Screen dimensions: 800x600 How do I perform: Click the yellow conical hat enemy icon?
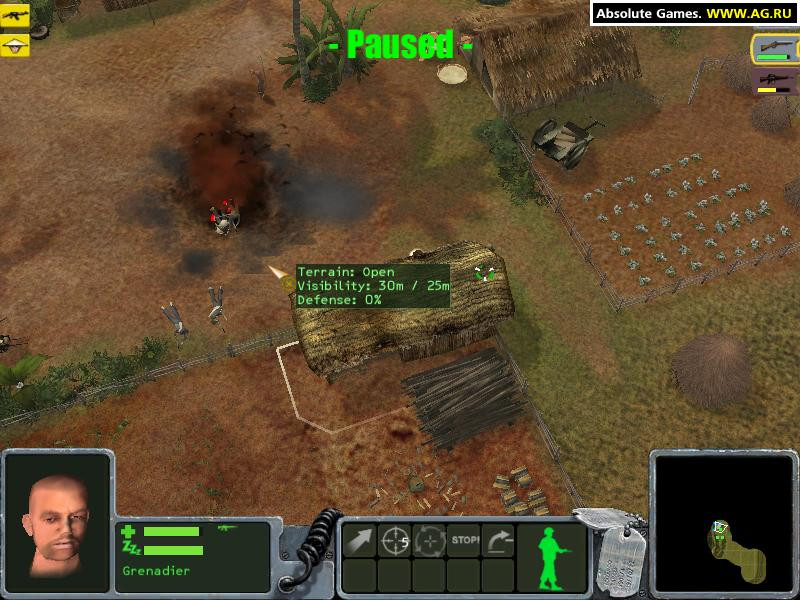[15, 45]
